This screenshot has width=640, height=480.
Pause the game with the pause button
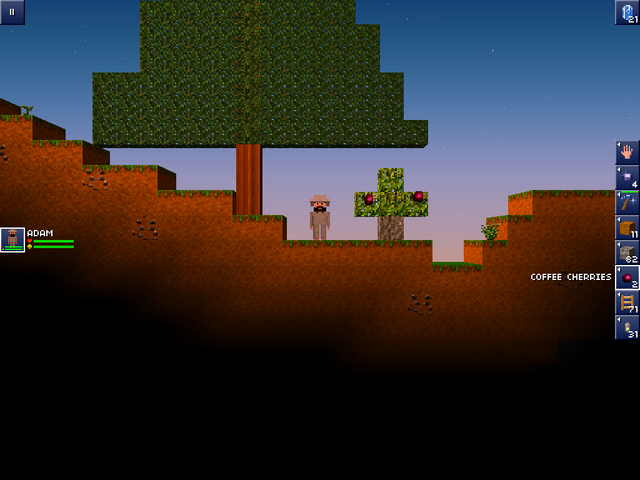(12, 12)
